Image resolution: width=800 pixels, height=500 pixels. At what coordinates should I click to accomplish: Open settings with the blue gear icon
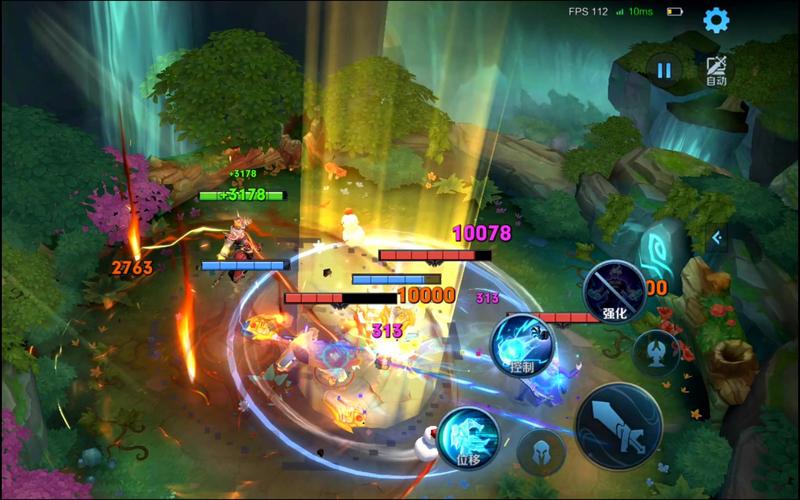coord(716,19)
